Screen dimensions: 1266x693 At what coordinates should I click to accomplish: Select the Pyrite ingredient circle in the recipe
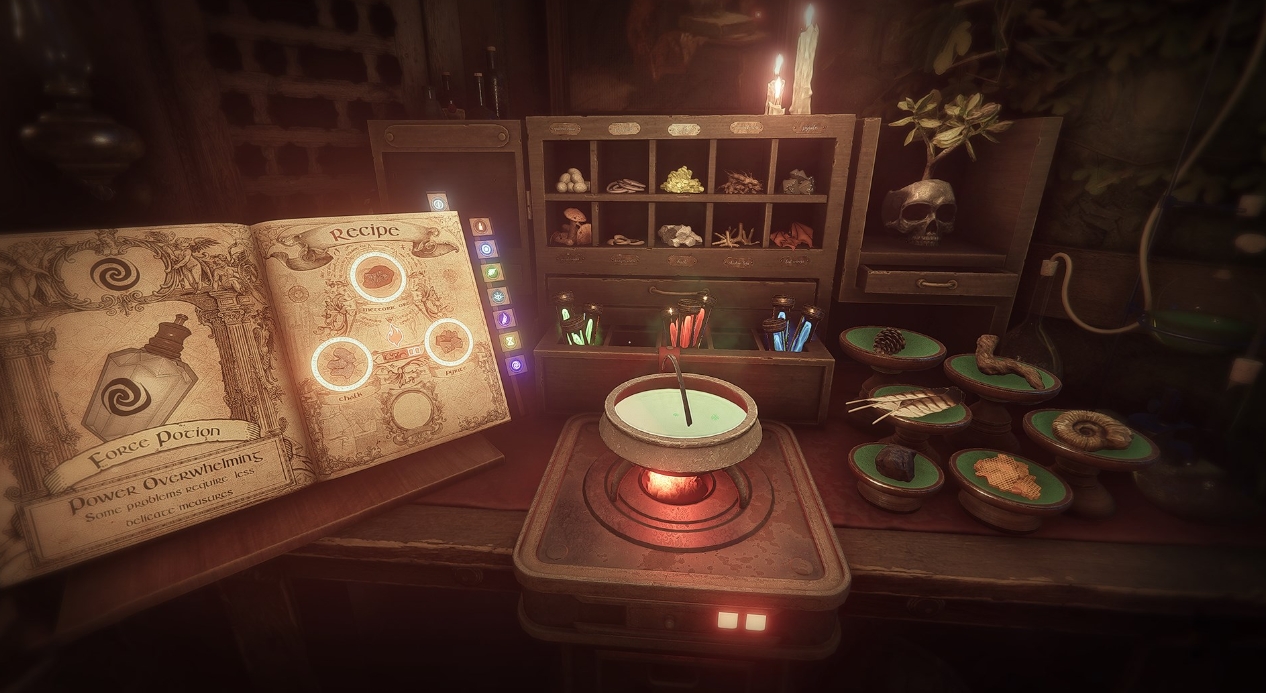pyautogui.click(x=448, y=342)
